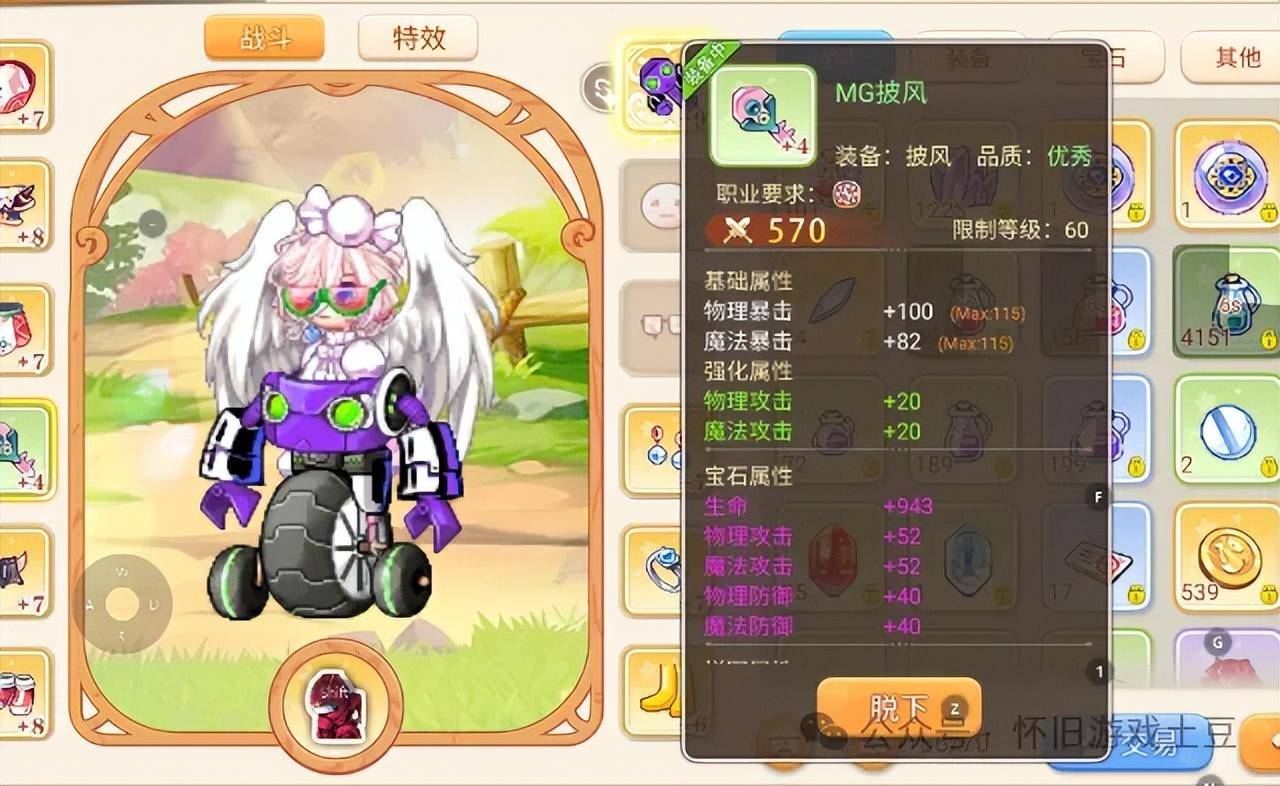Unequip the cape with 脱下 button
Image resolution: width=1280 pixels, height=786 pixels.
pyautogui.click(x=898, y=708)
